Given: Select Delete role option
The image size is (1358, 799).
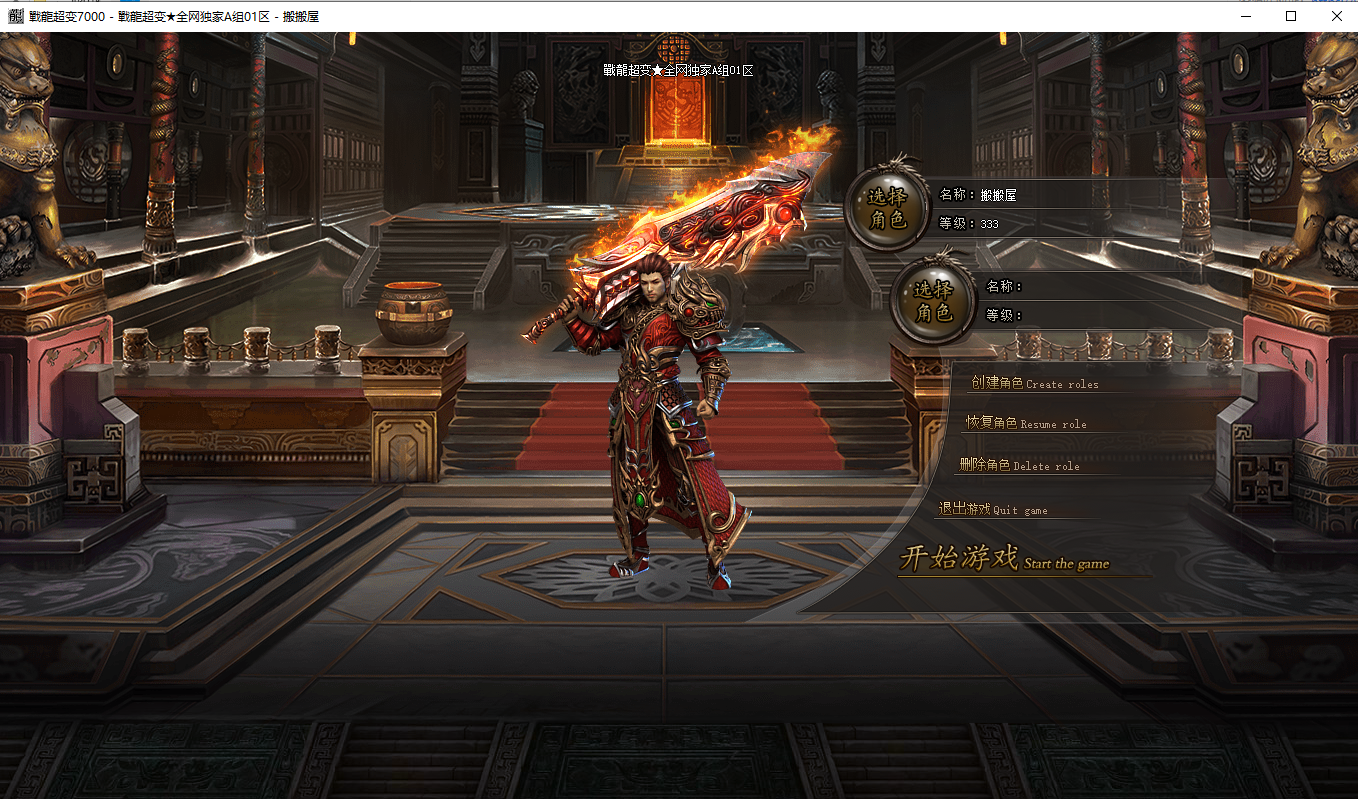Looking at the screenshot, I should click(1019, 465).
